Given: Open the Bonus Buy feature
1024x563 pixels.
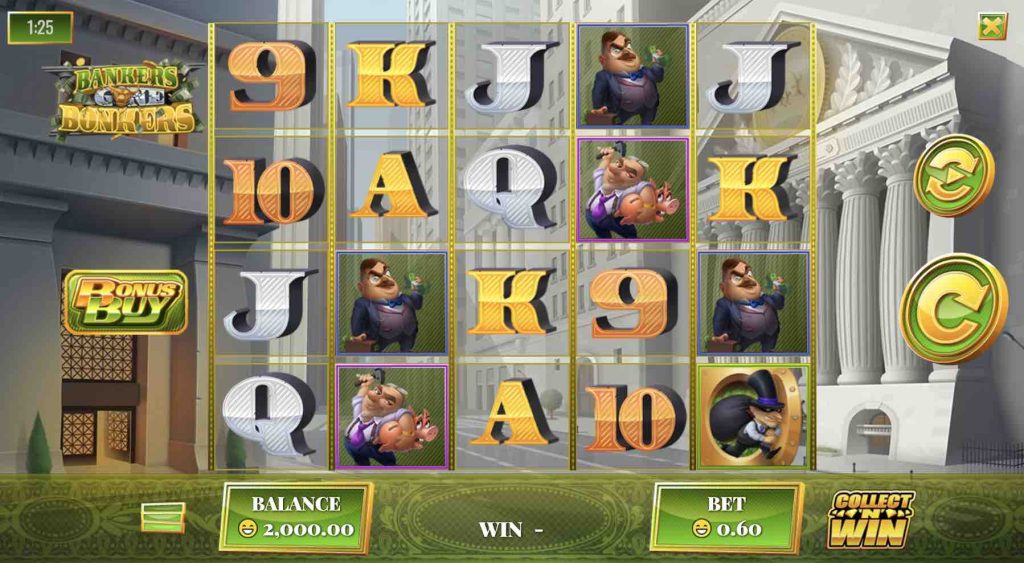Looking at the screenshot, I should point(125,302).
